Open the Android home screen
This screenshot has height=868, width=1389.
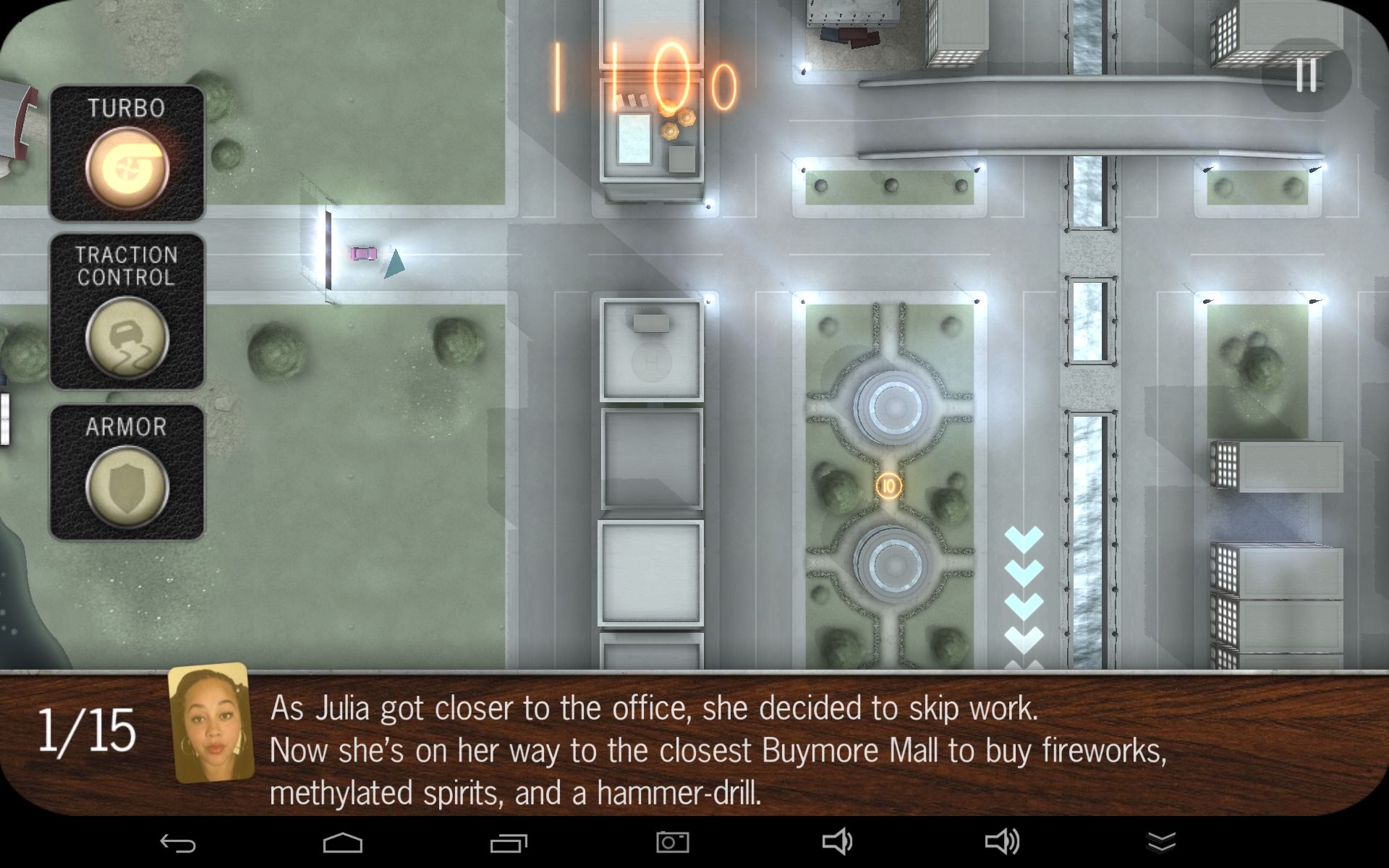pyautogui.click(x=342, y=843)
